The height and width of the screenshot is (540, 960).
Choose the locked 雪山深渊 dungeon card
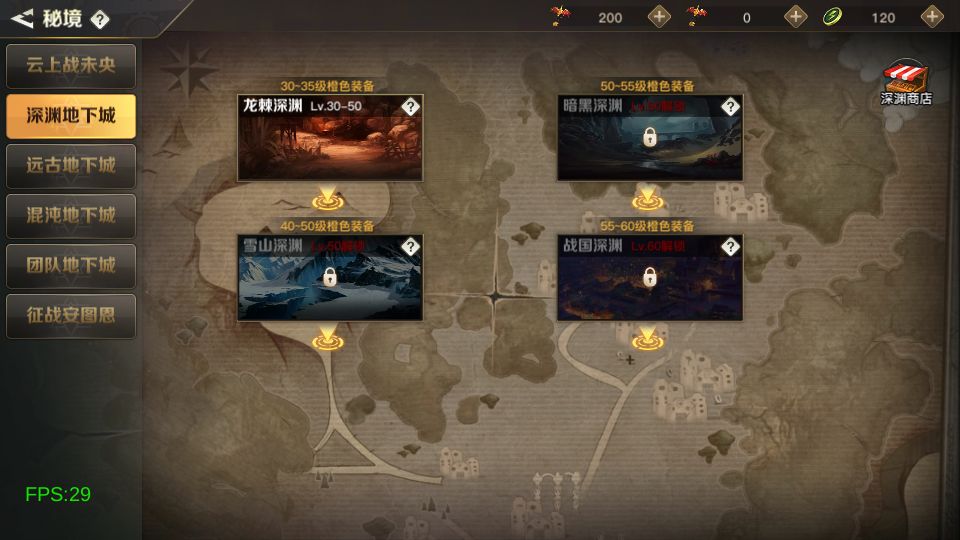(x=329, y=282)
